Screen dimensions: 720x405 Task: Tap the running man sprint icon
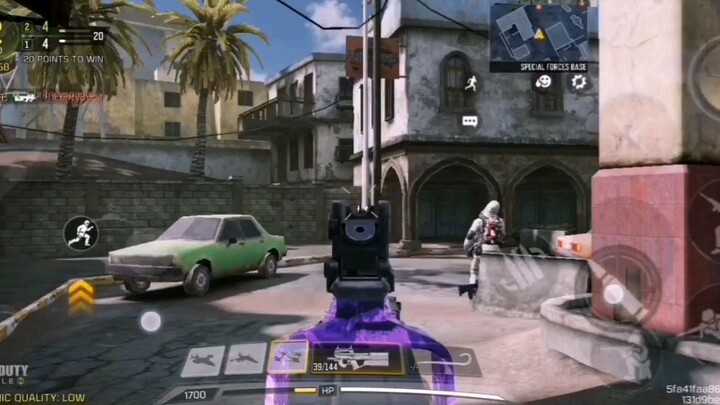(x=470, y=84)
